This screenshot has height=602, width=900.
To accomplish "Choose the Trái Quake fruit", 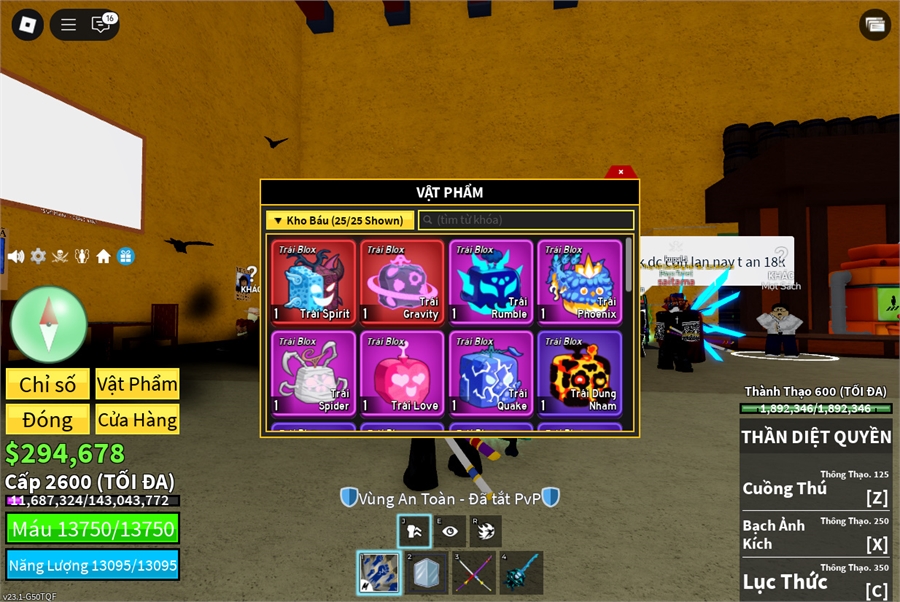I will [491, 373].
